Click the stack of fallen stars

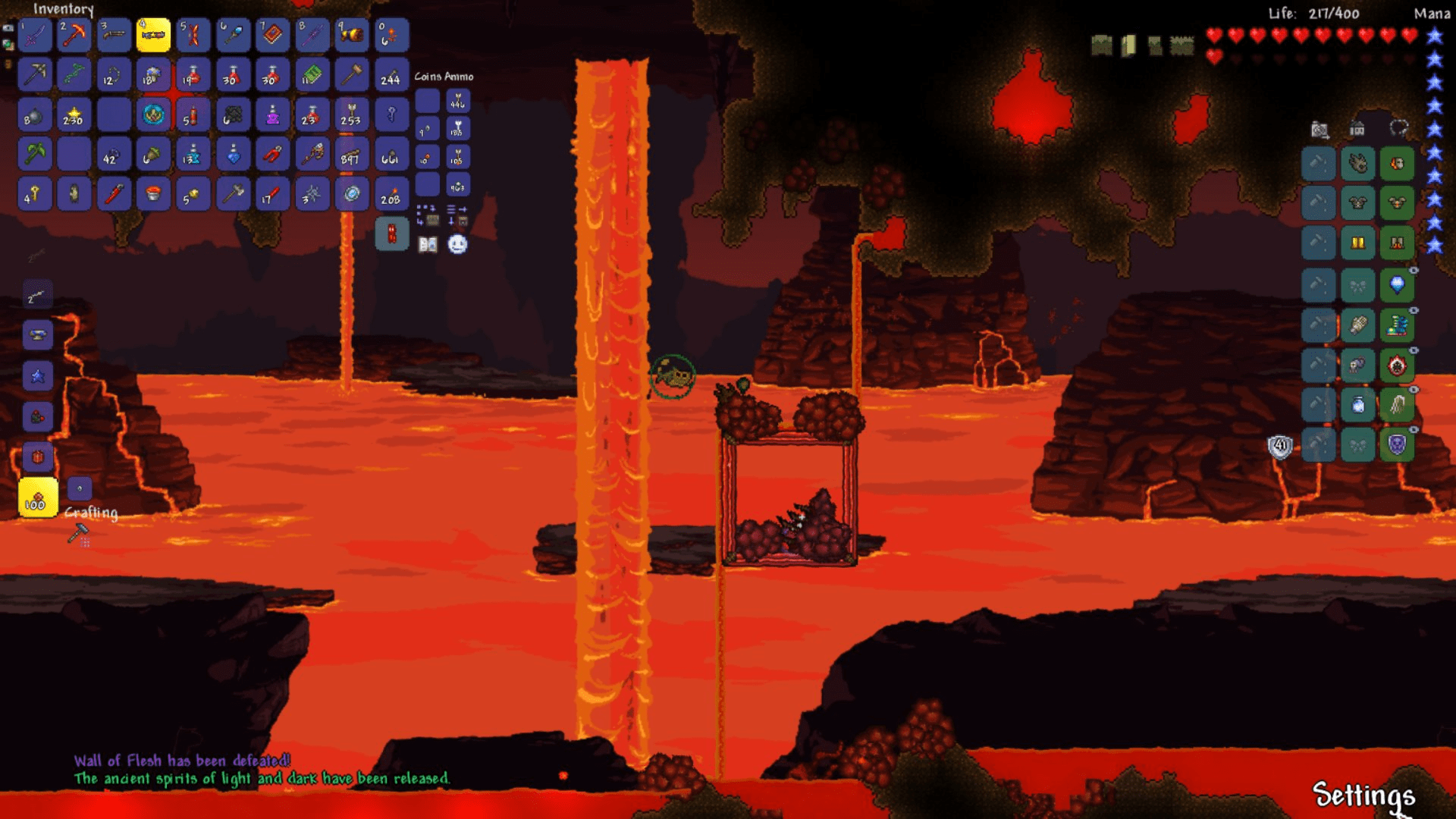coord(74,115)
